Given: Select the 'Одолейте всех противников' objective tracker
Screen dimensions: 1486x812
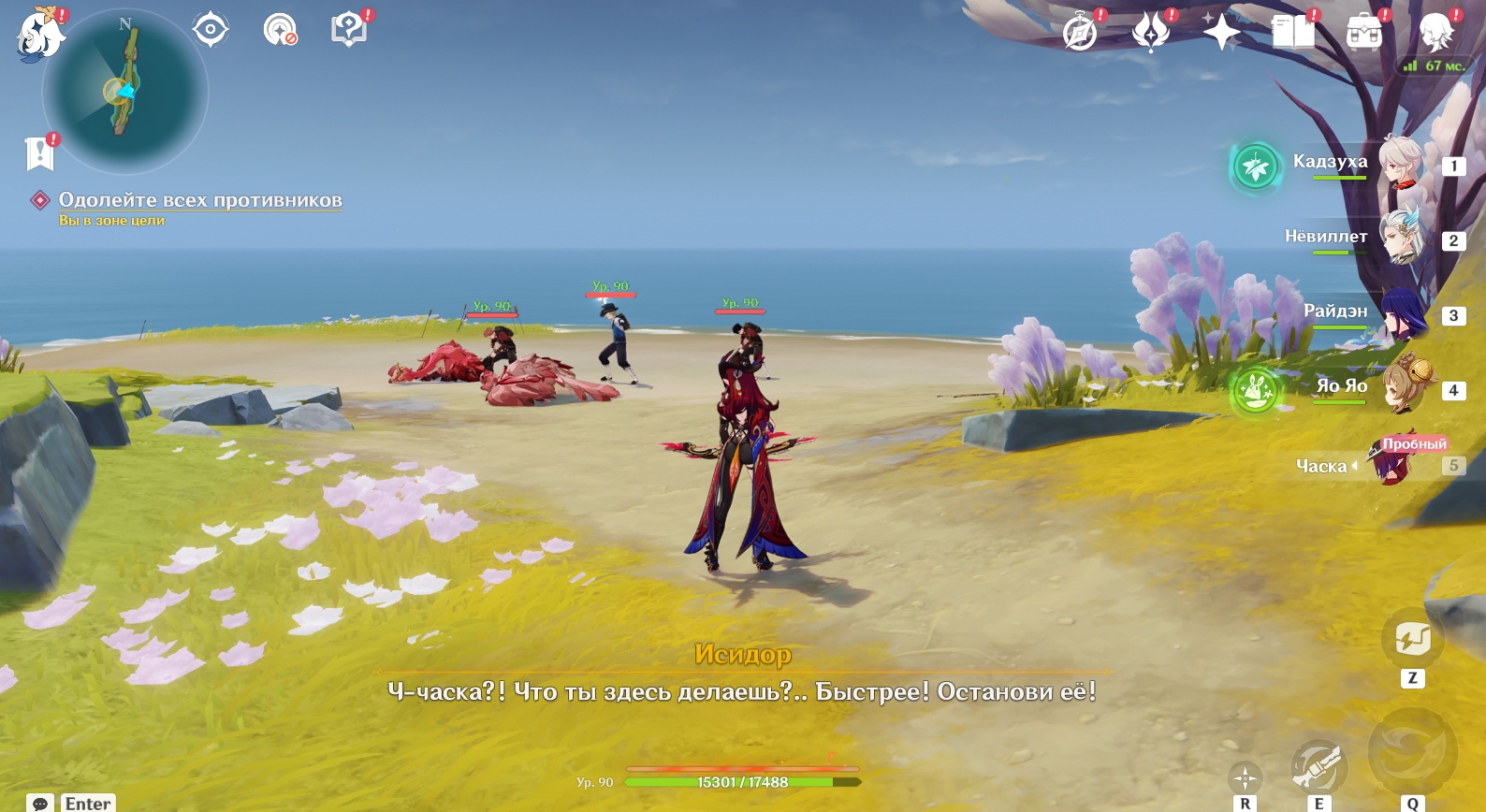Looking at the screenshot, I should 199,200.
